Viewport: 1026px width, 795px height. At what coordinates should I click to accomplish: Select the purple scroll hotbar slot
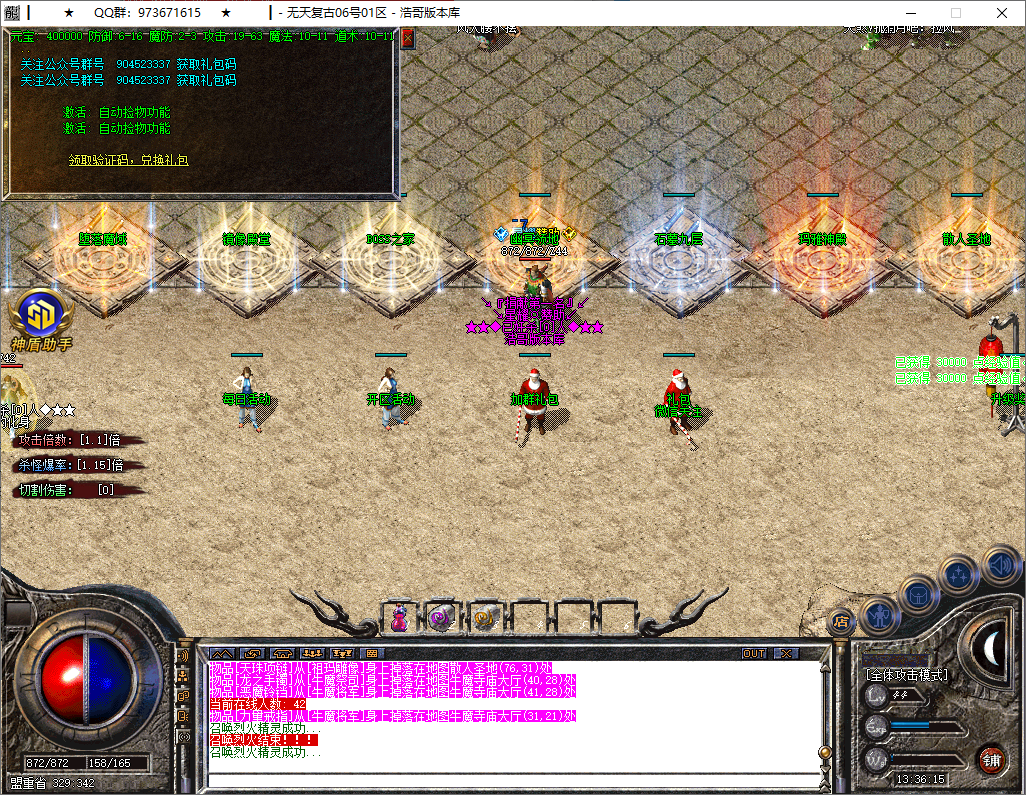click(441, 619)
